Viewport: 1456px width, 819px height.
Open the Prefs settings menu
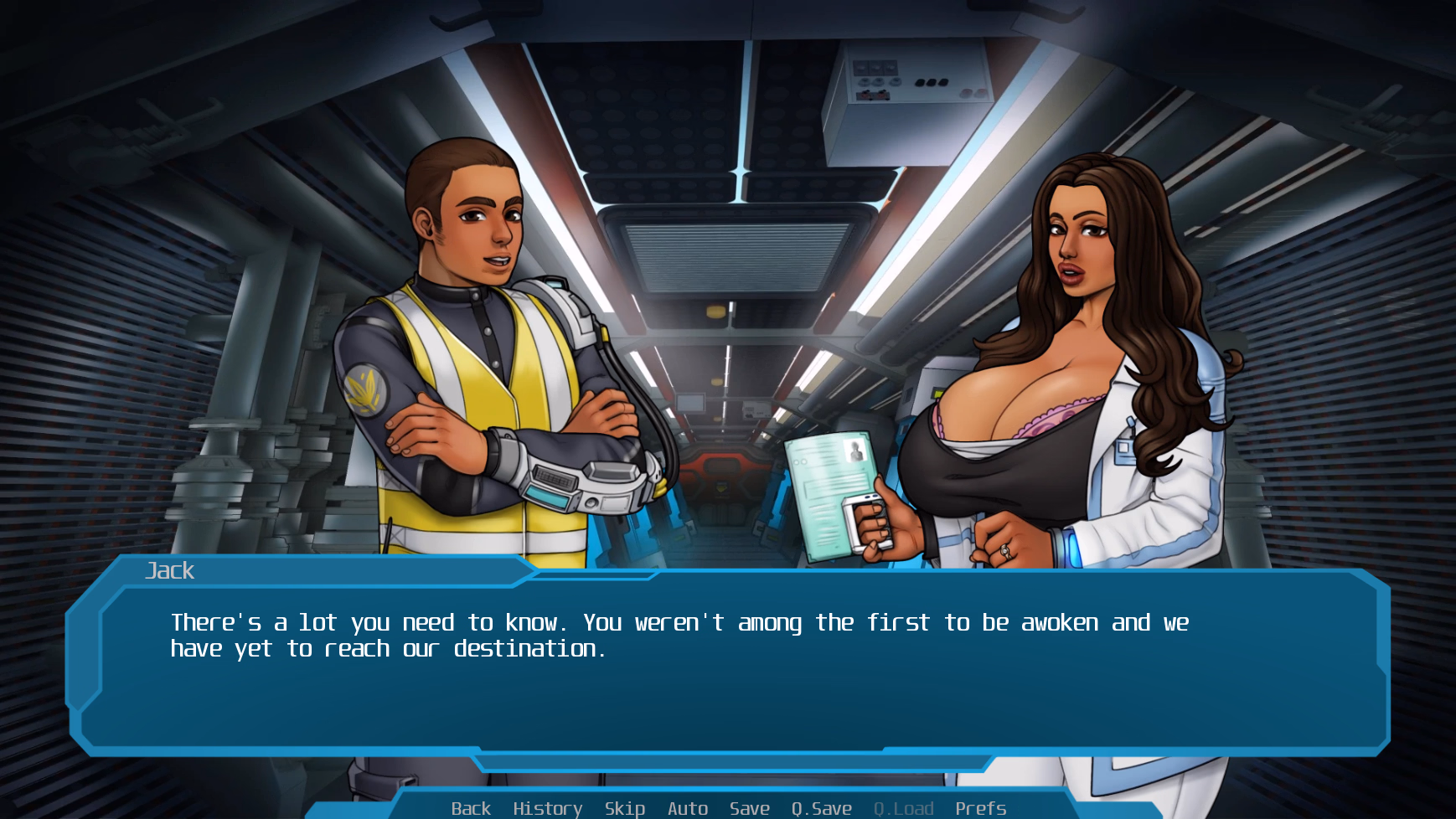980,807
